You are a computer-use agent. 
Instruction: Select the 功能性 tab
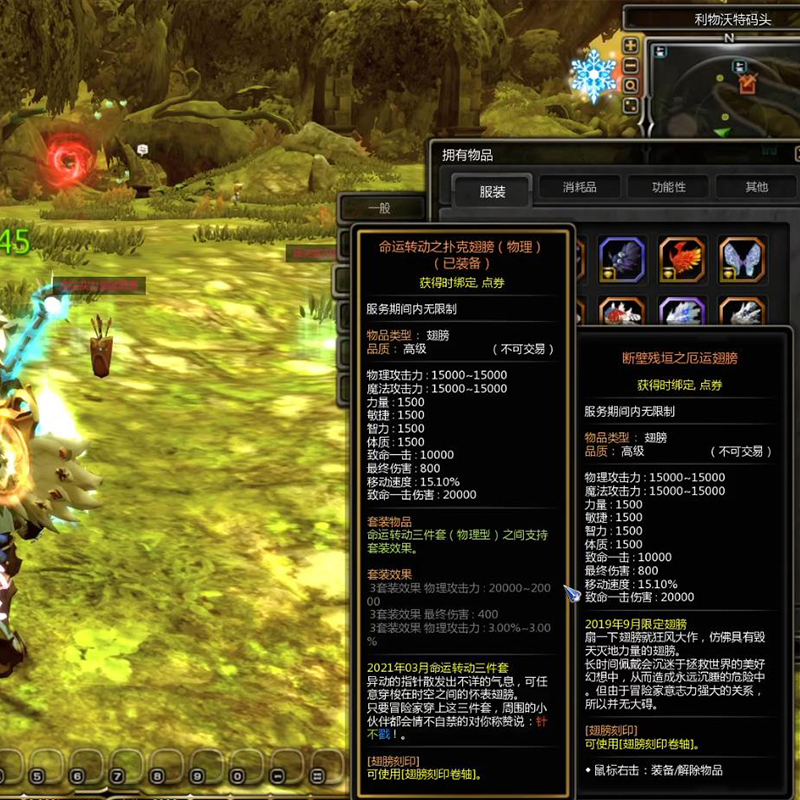(669, 187)
